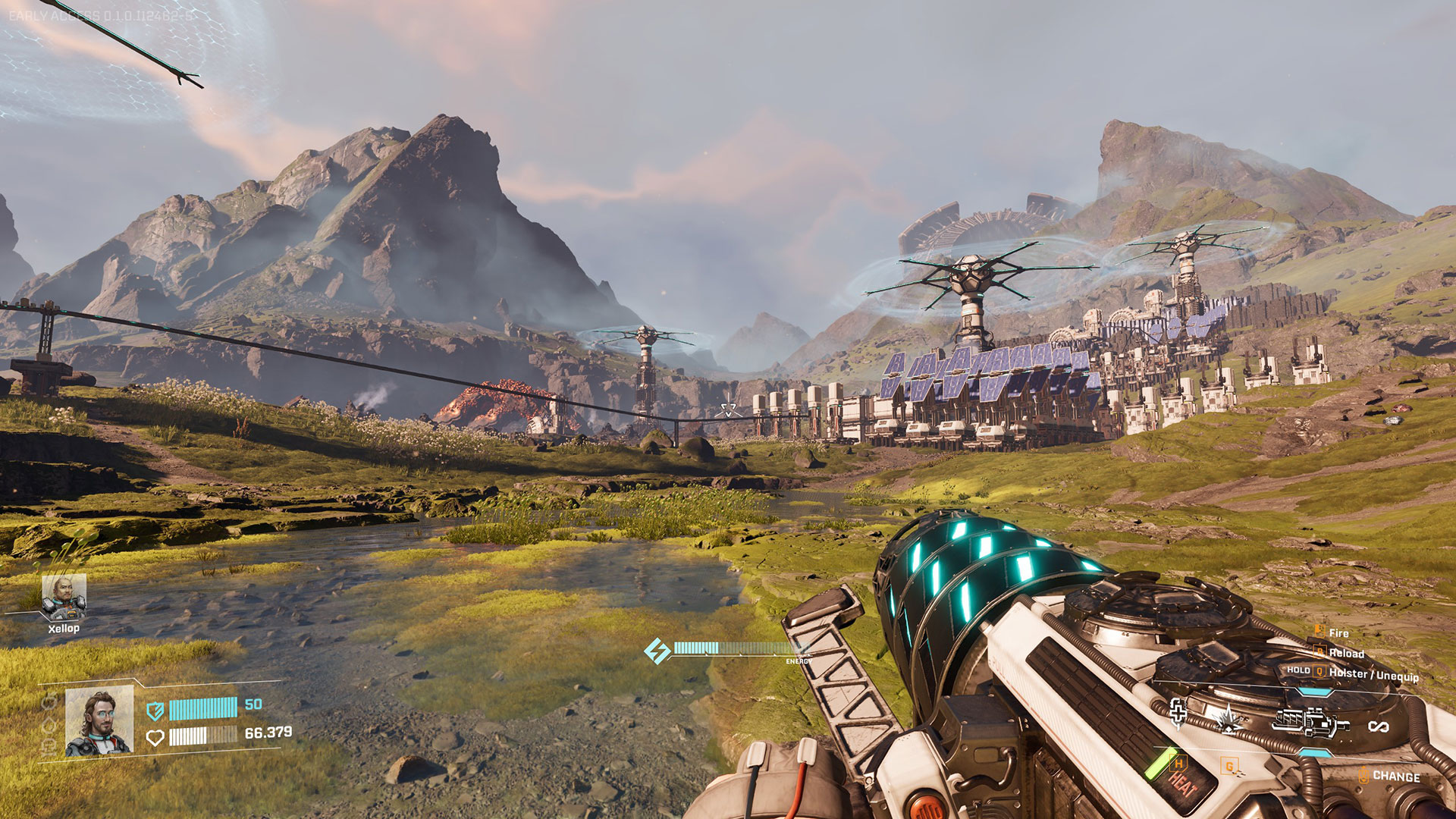Click the healing cross item icon
Screen dimensions: 1456x819
pos(1178,712)
